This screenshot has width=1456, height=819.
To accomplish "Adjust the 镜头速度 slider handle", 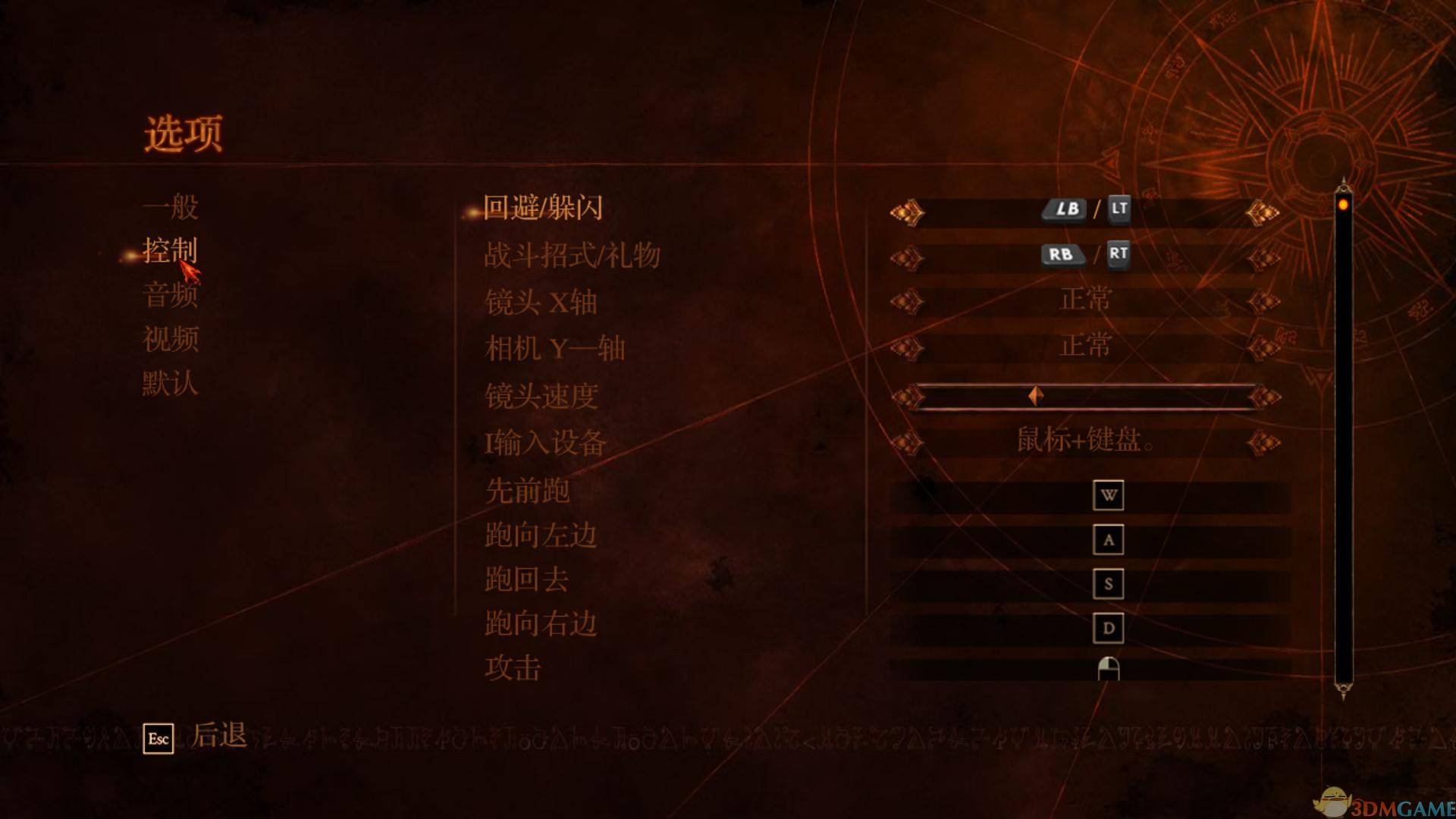I will pos(1034,394).
